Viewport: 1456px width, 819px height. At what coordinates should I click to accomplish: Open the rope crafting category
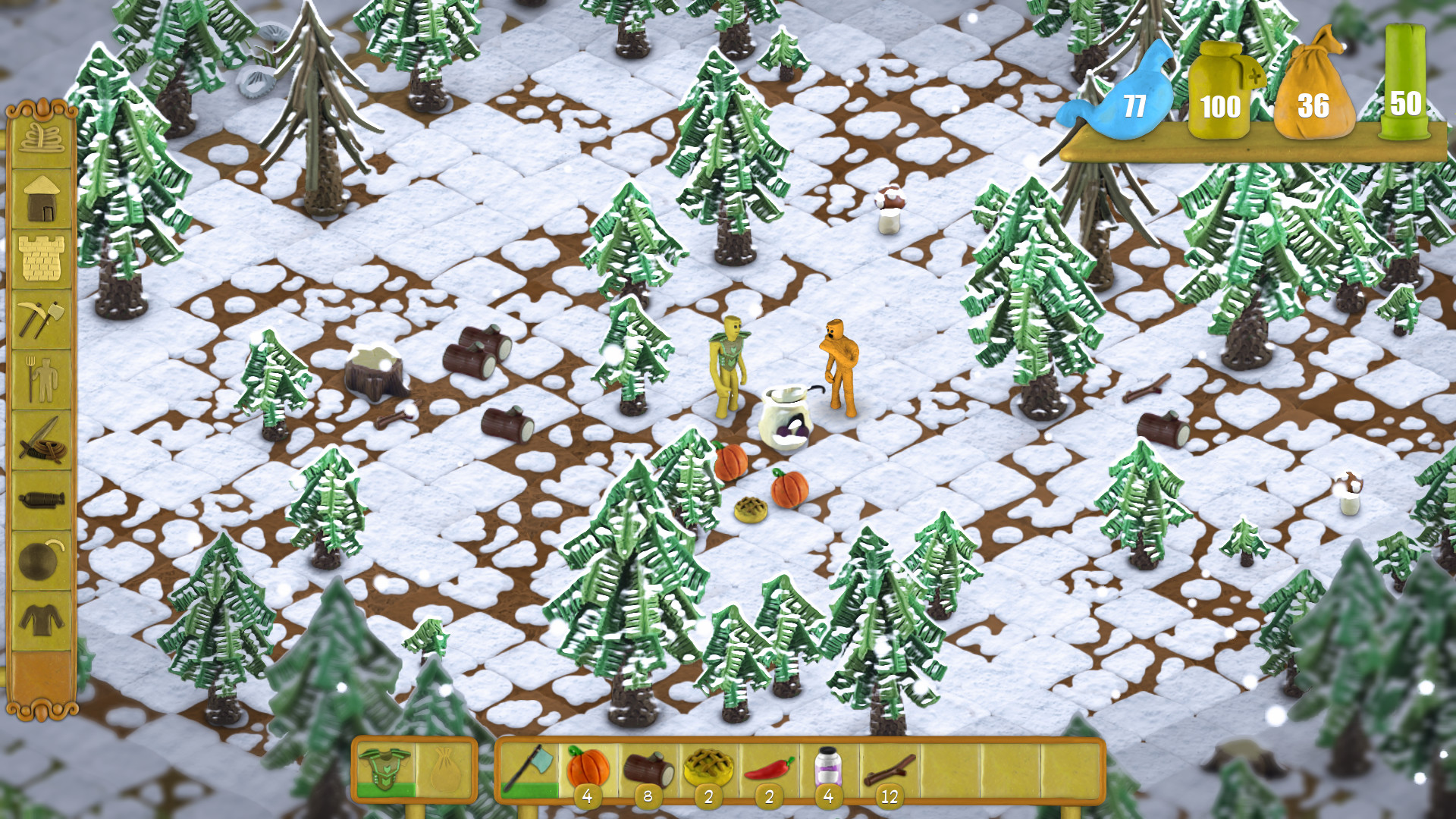42,138
